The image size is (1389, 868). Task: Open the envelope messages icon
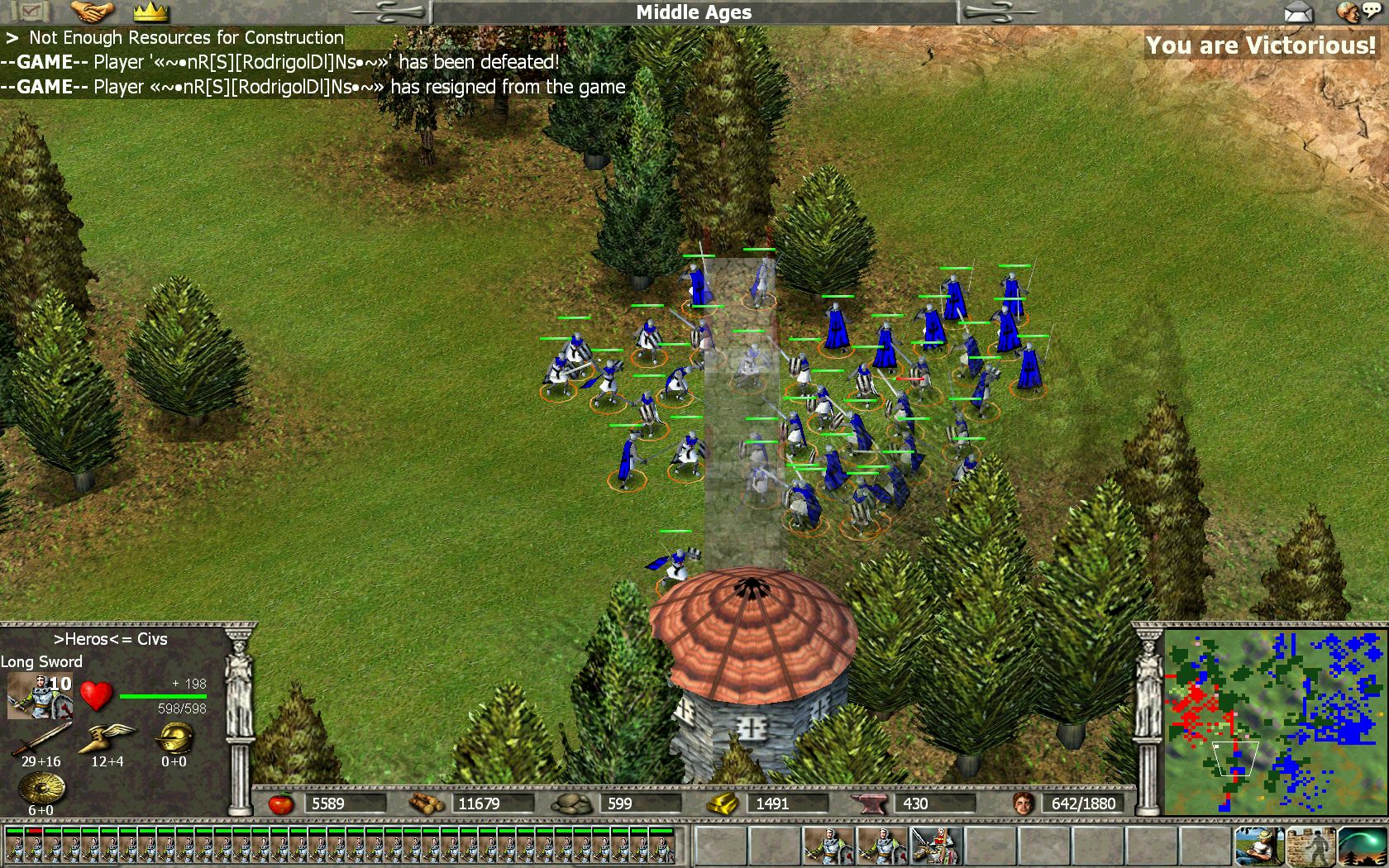(1298, 12)
